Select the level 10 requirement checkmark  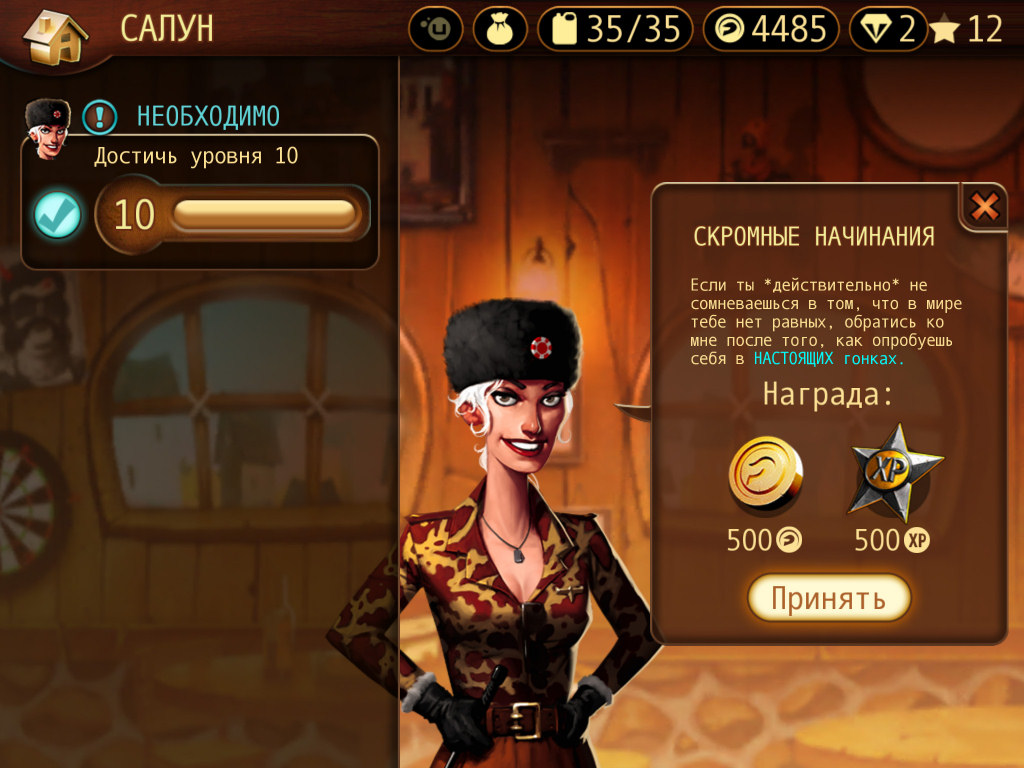pyautogui.click(x=57, y=215)
